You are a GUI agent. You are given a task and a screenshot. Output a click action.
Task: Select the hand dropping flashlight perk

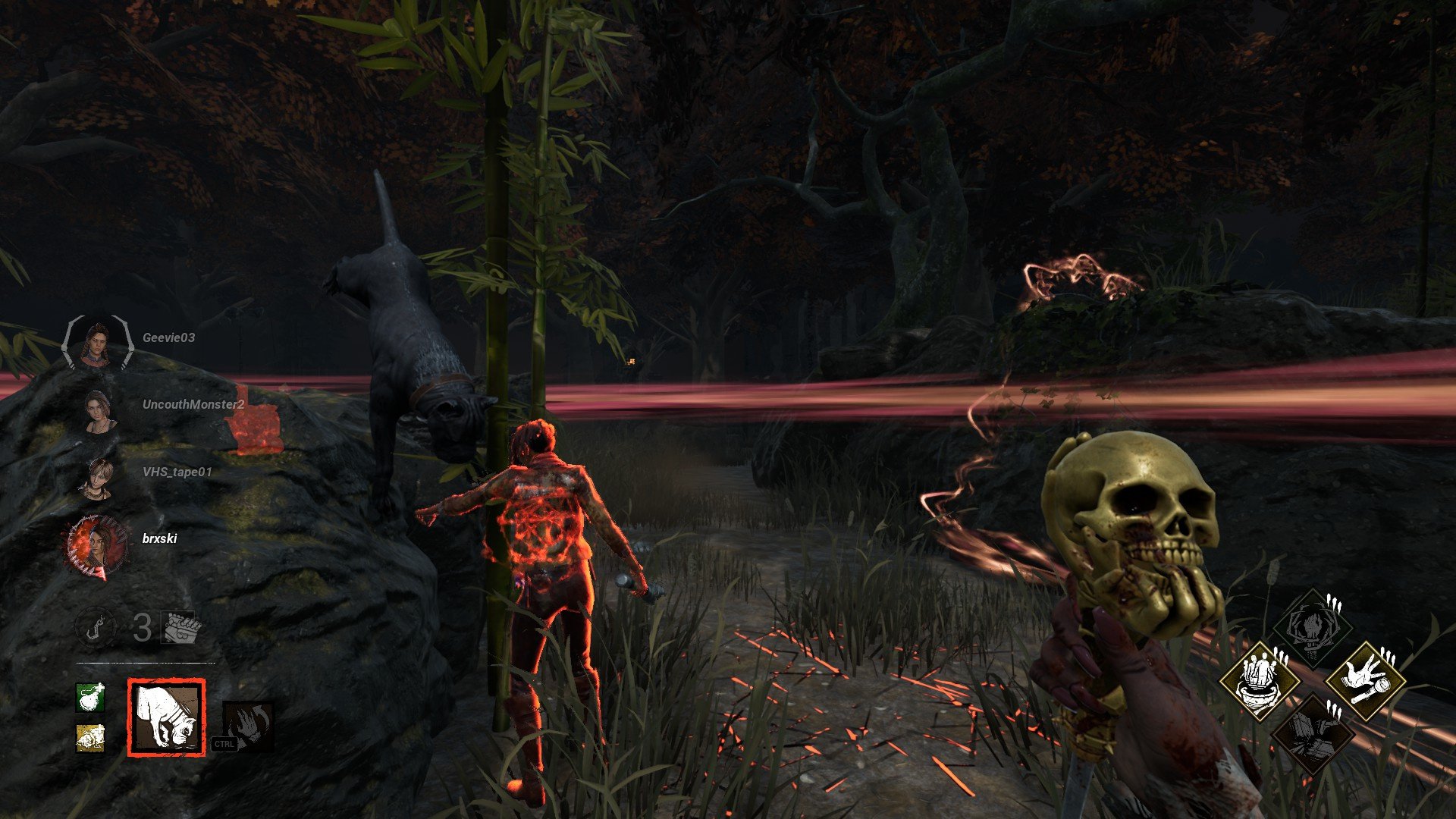[x=1366, y=679]
